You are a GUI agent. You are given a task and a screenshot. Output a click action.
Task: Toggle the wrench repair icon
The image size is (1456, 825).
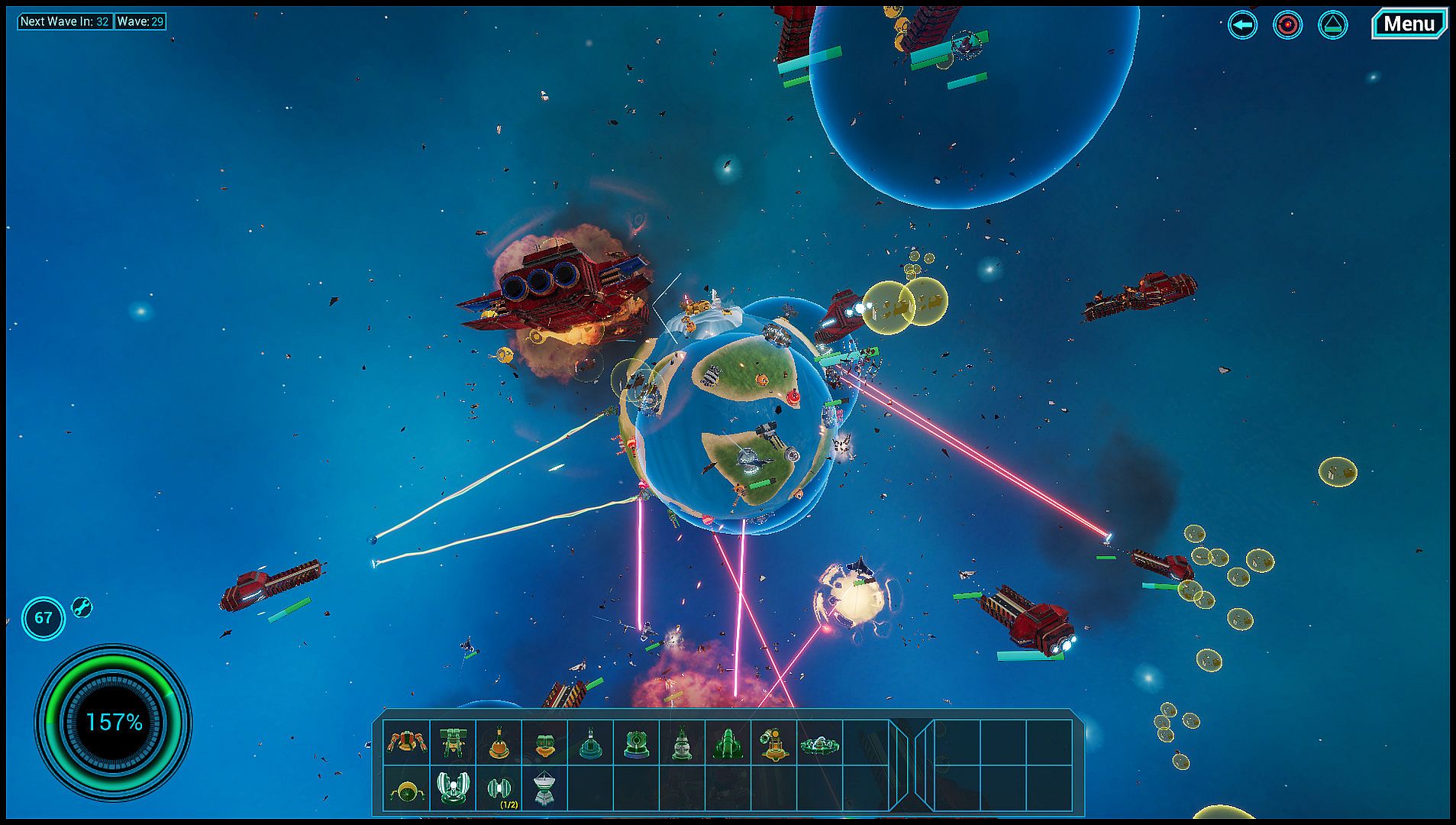point(82,607)
